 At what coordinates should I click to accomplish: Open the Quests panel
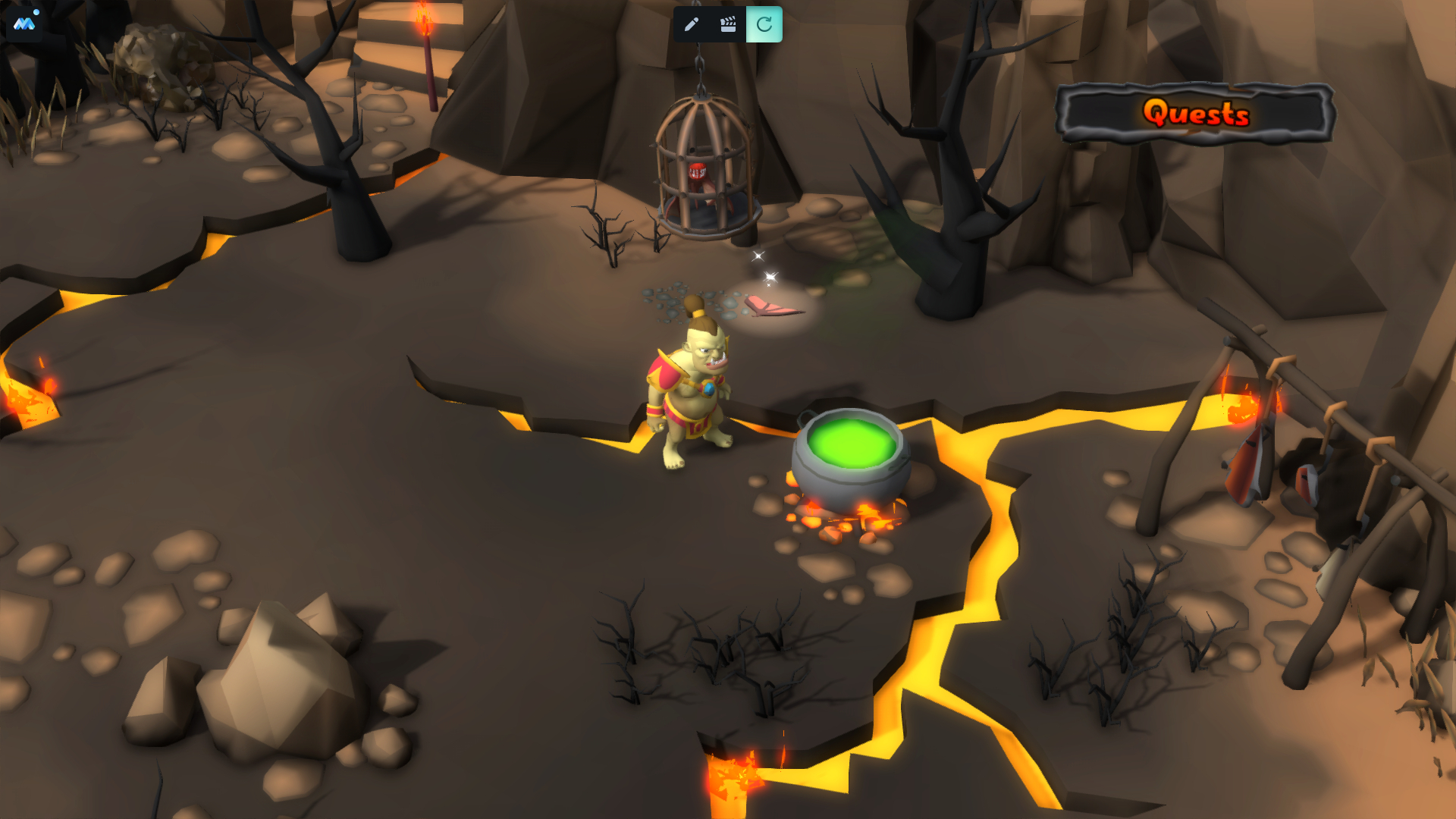click(x=1195, y=114)
